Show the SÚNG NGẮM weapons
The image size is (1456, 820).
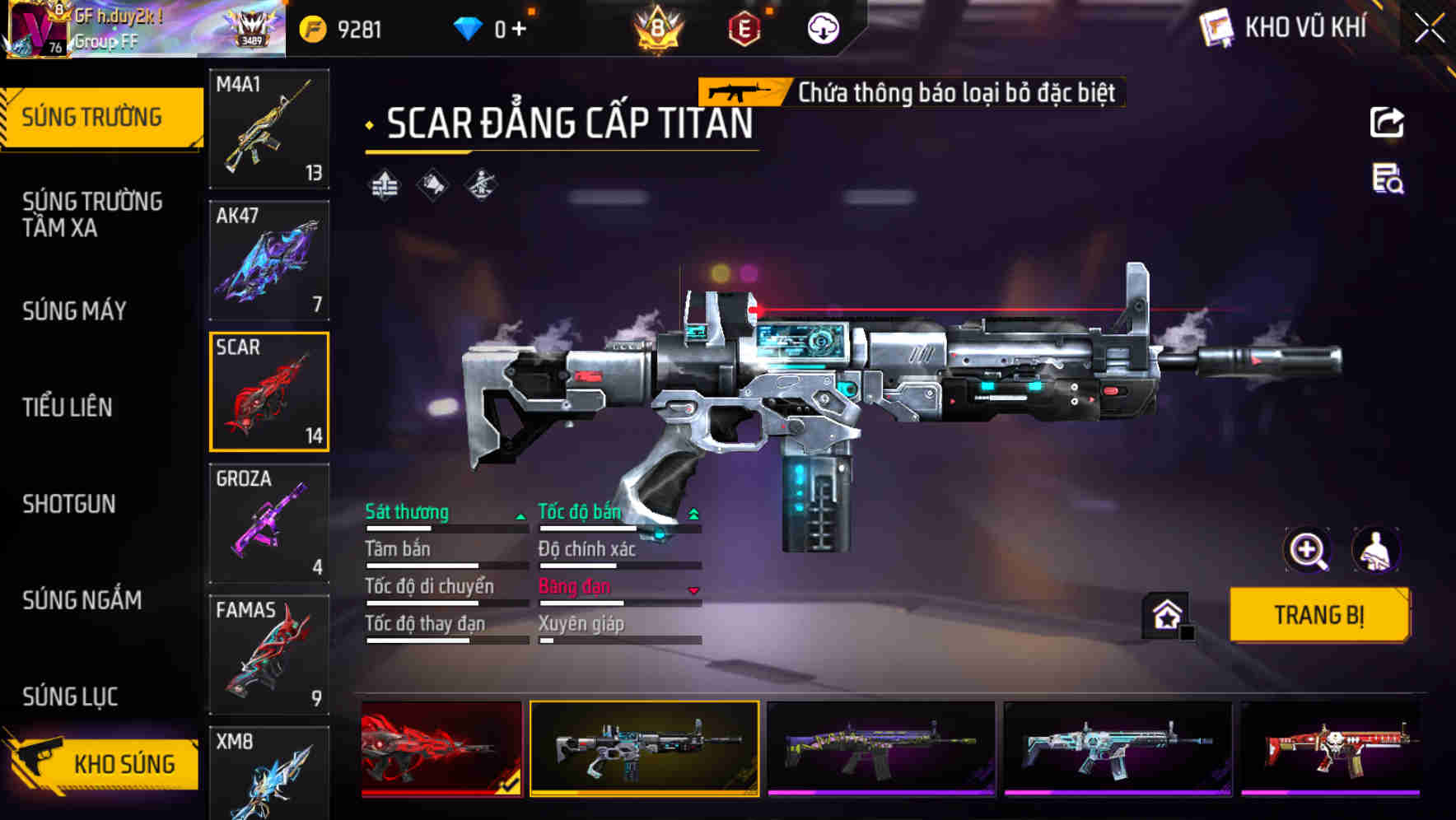(x=82, y=600)
